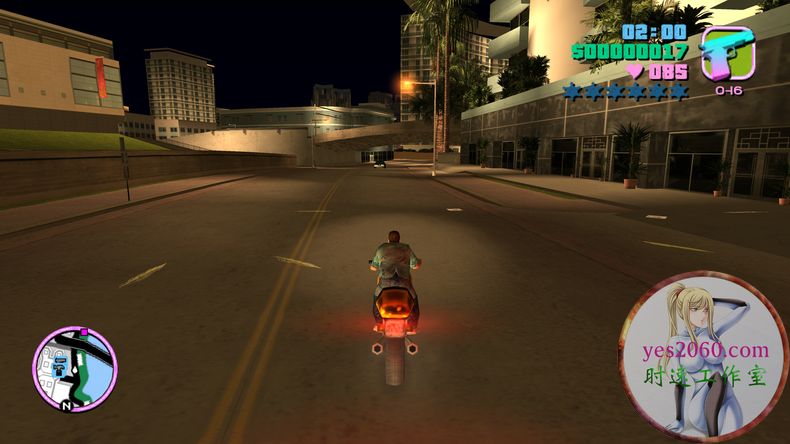Select the pistol weapon icon

(x=727, y=53)
